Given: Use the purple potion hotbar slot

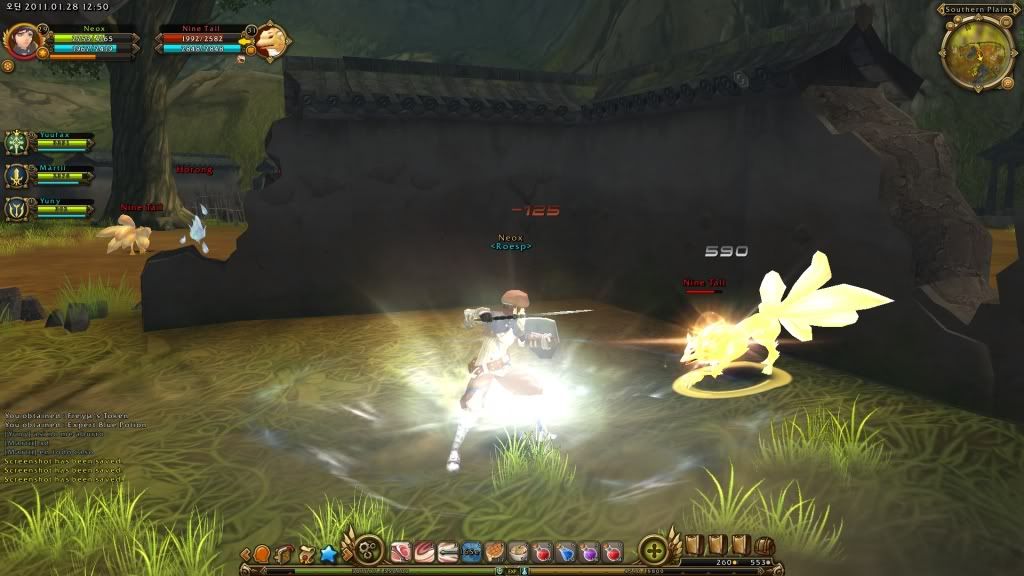Looking at the screenshot, I should (590, 551).
